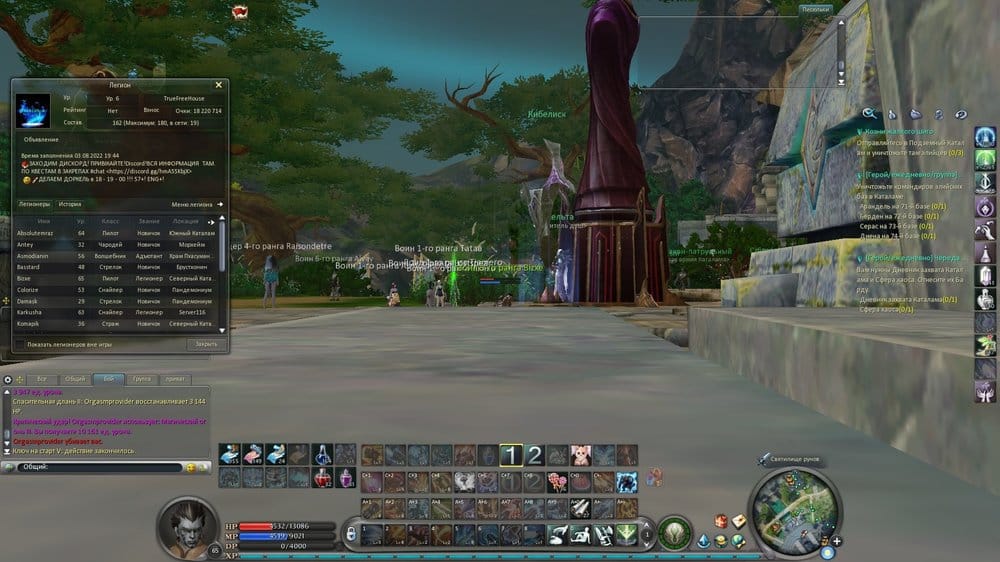Click the chat text input field
The width and height of the screenshot is (1000, 562).
[x=110, y=467]
